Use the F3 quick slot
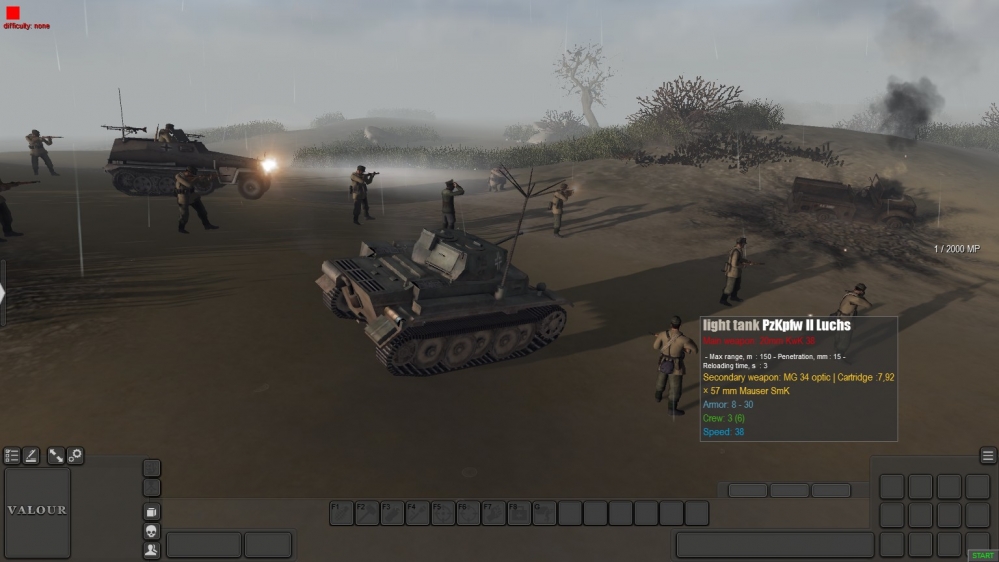 392,513
